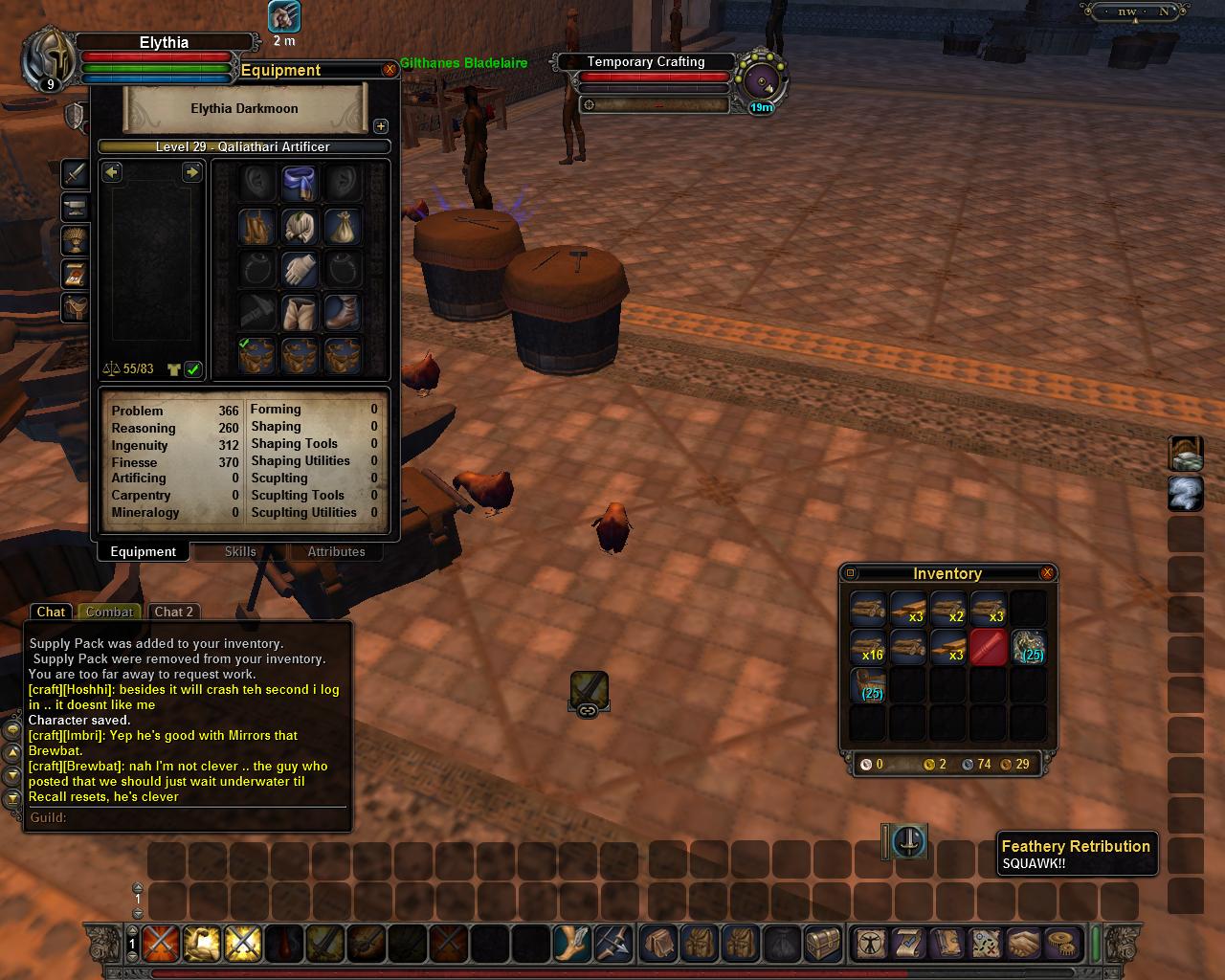Toggle the green checkmark next to shirt icon
Viewport: 1225px width, 980px height.
click(x=193, y=369)
